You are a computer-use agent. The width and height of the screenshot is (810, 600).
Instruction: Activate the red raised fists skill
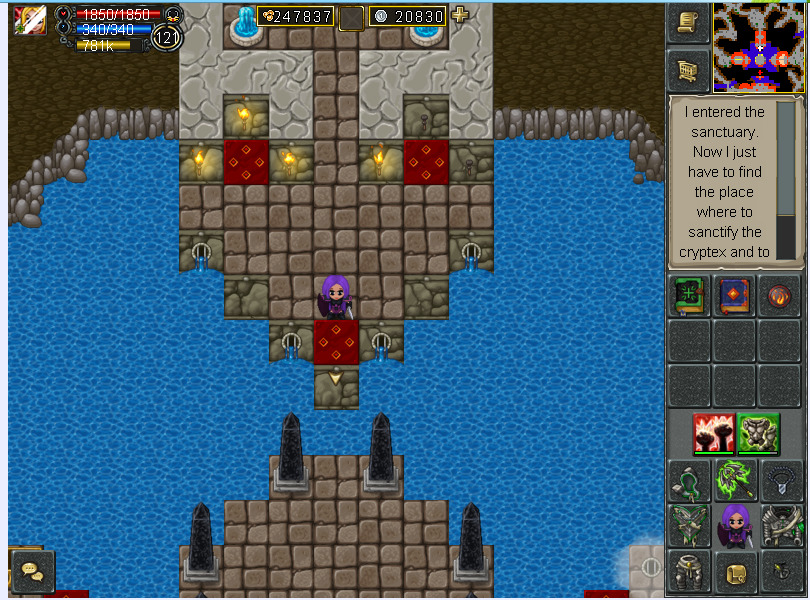pyautogui.click(x=714, y=433)
